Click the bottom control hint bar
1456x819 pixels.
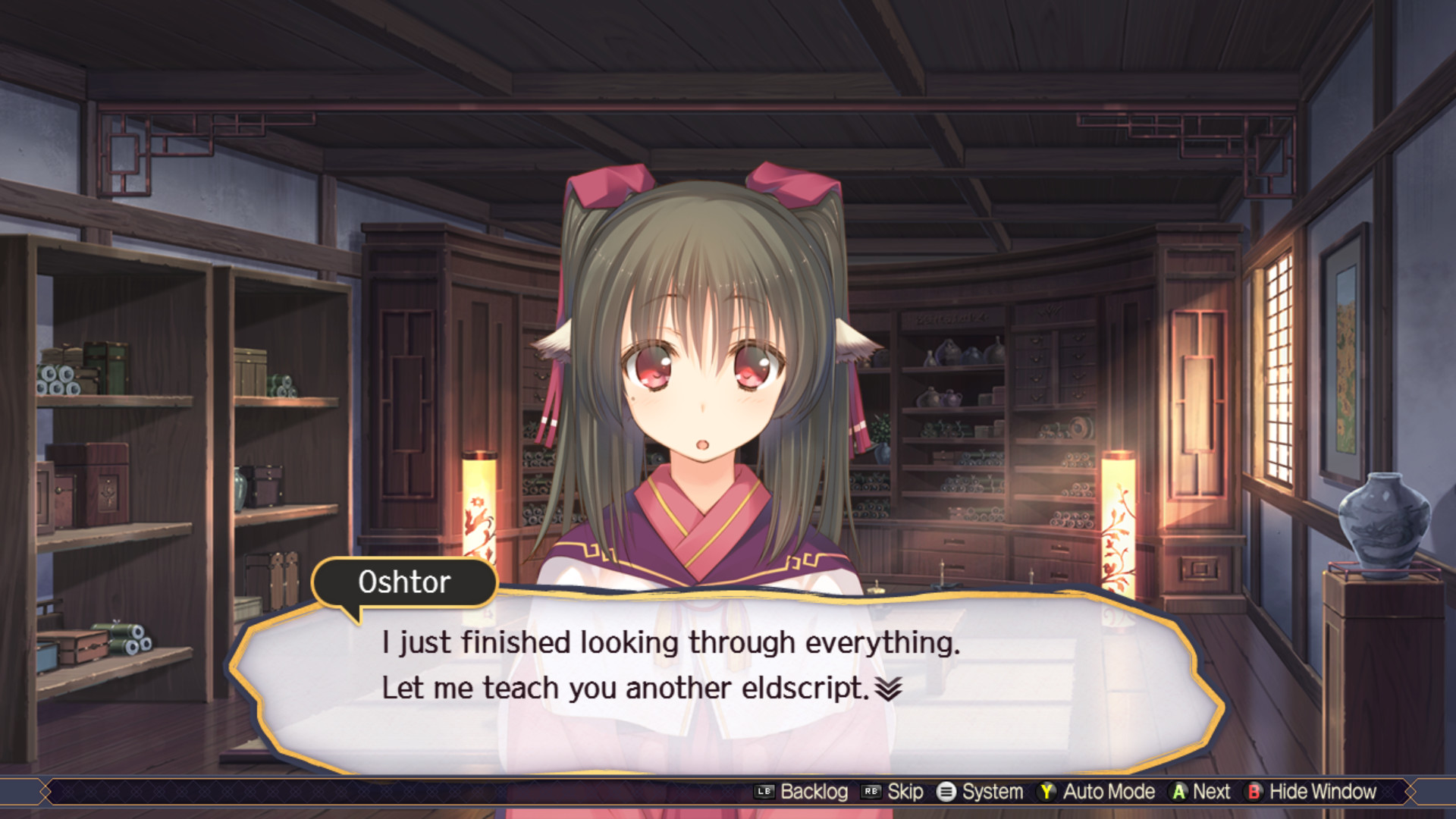(x=728, y=792)
